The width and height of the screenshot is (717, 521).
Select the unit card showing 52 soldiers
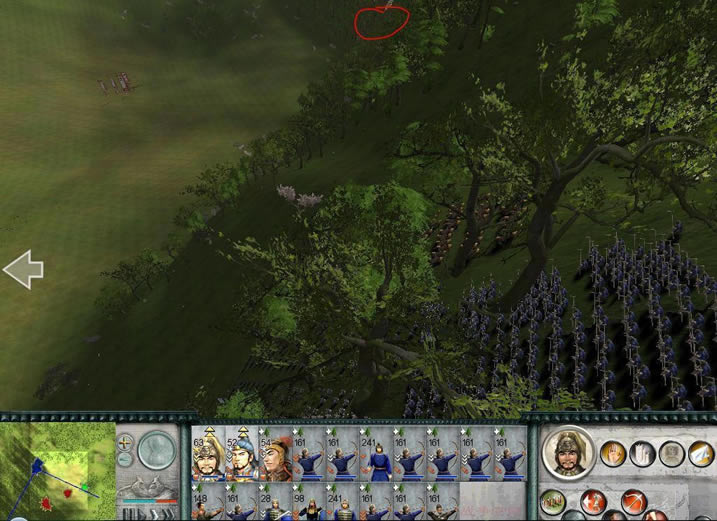[x=240, y=454]
